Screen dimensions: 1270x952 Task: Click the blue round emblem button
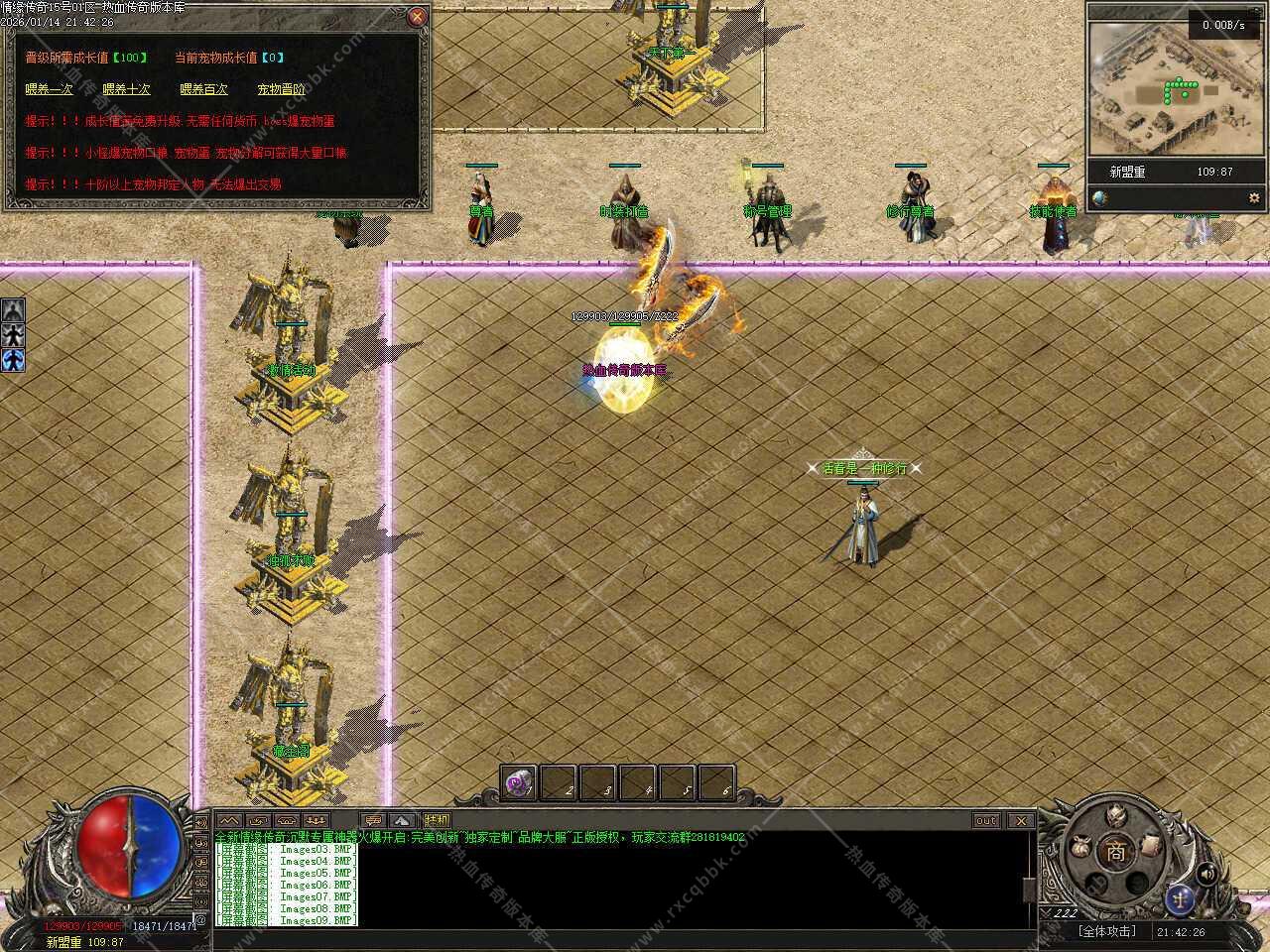[1180, 898]
